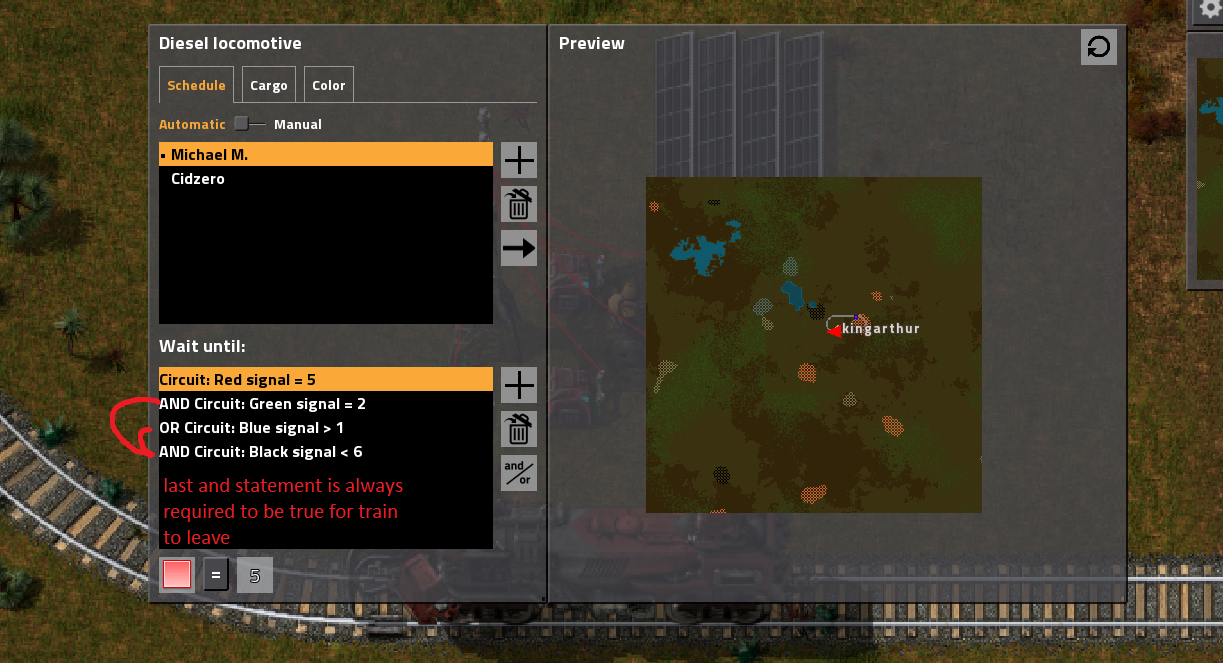1223x663 pixels.
Task: Toggle the Automatic/Manual mode switch
Action: 249,124
